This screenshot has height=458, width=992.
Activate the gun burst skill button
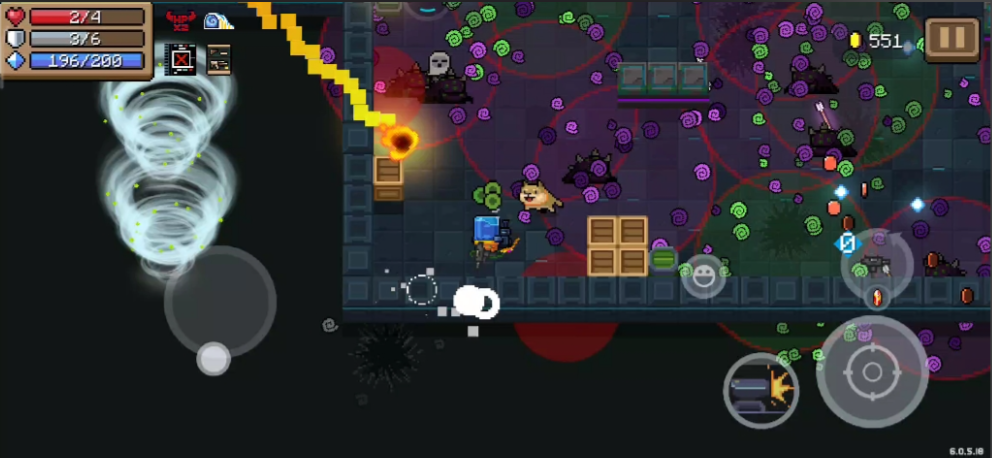pos(760,391)
